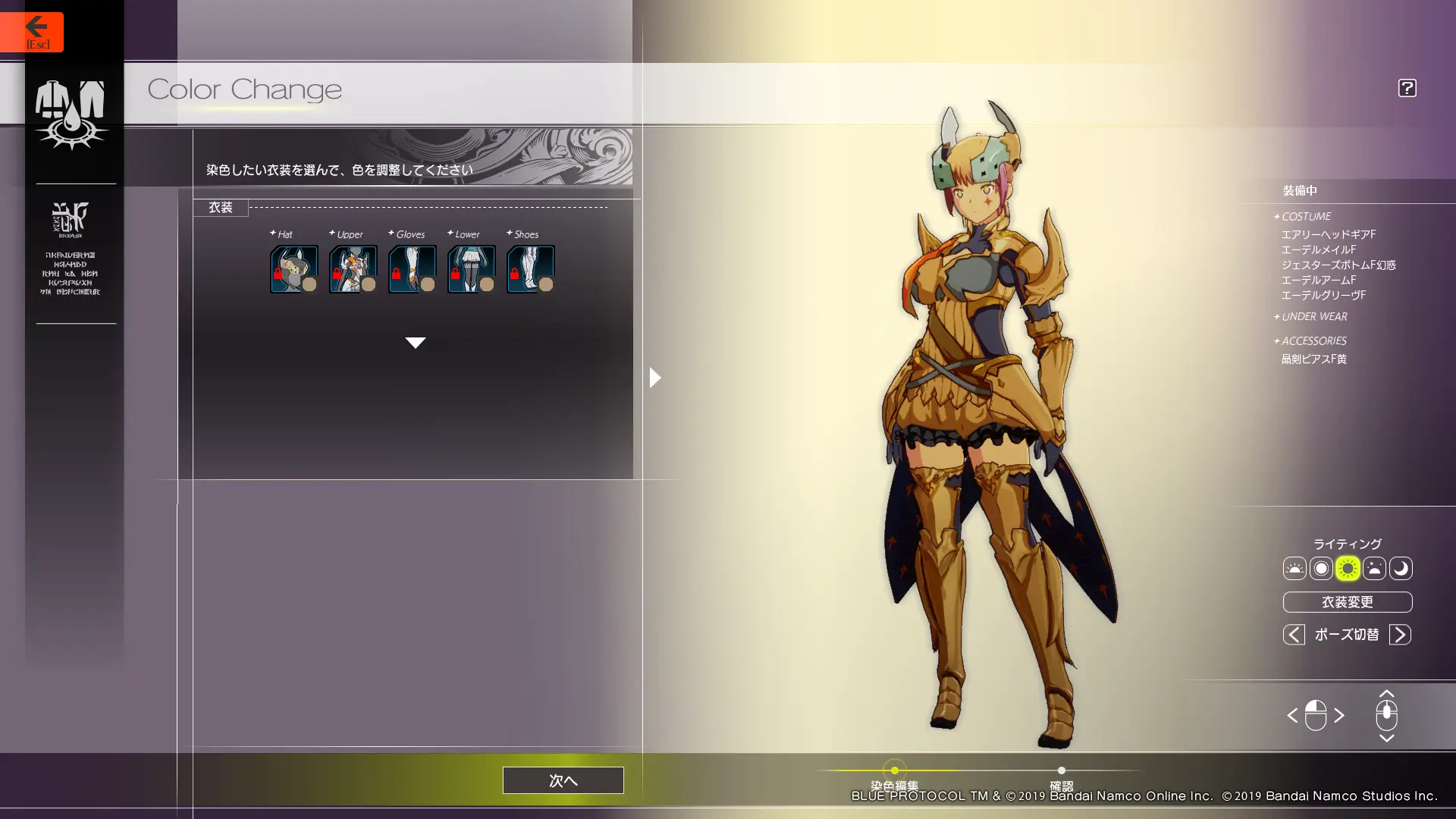The image size is (1456, 819).
Task: Select the crescent moon lighting icon
Action: point(1400,569)
